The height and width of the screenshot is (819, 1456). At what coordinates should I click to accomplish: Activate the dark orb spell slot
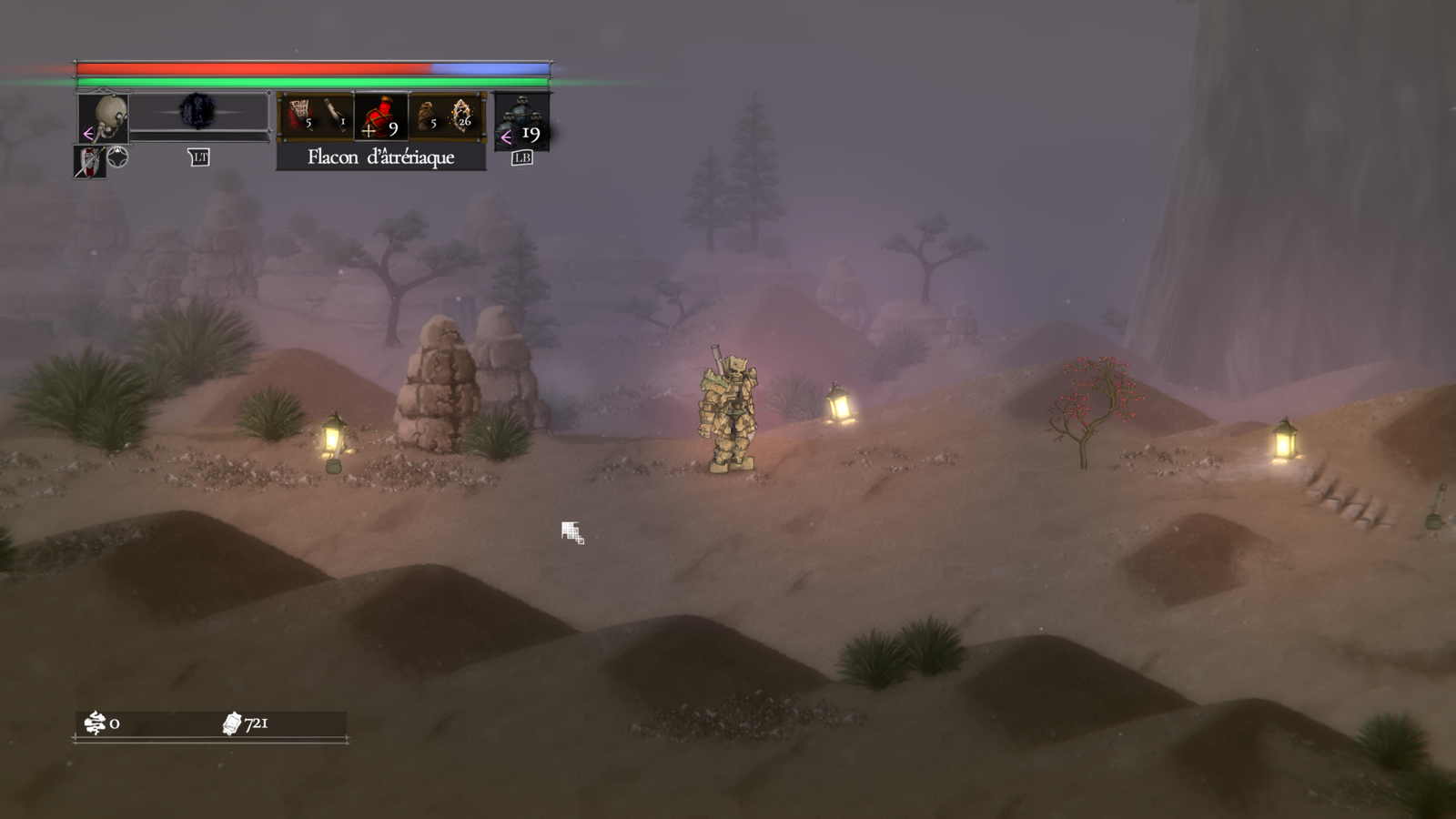(197, 112)
